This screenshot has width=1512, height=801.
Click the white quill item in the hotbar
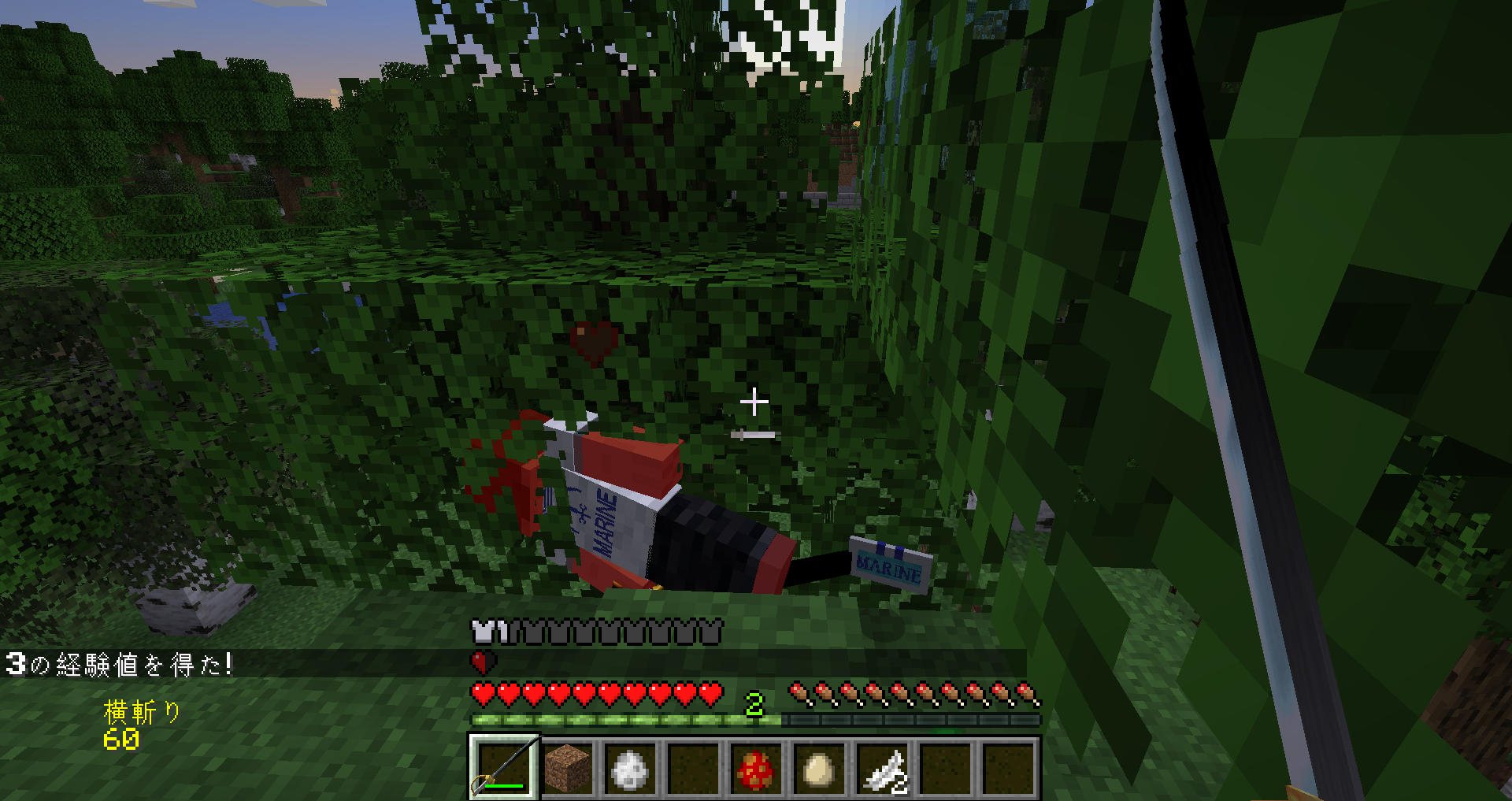click(884, 772)
